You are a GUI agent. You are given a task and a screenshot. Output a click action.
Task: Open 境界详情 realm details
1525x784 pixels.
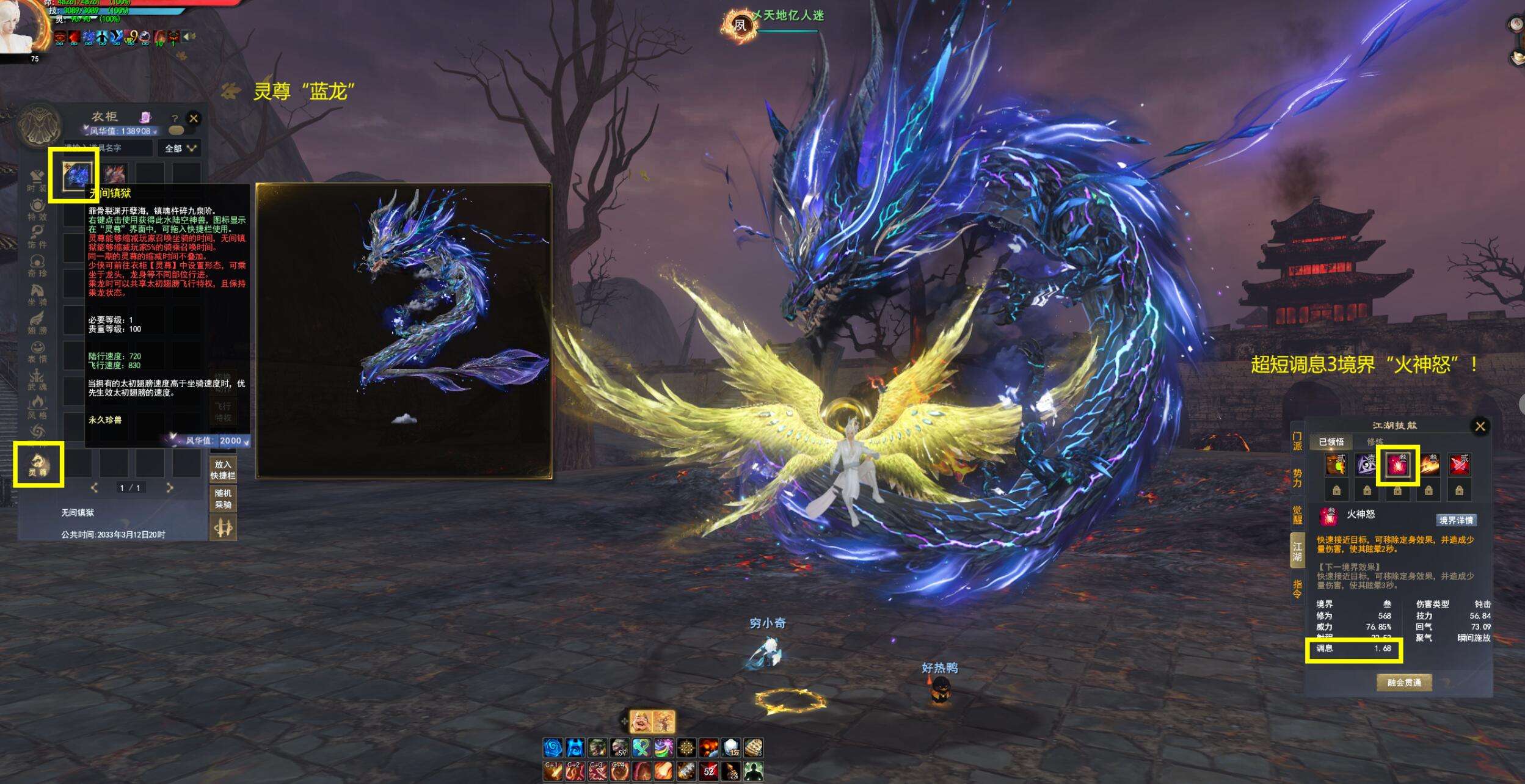click(1456, 520)
